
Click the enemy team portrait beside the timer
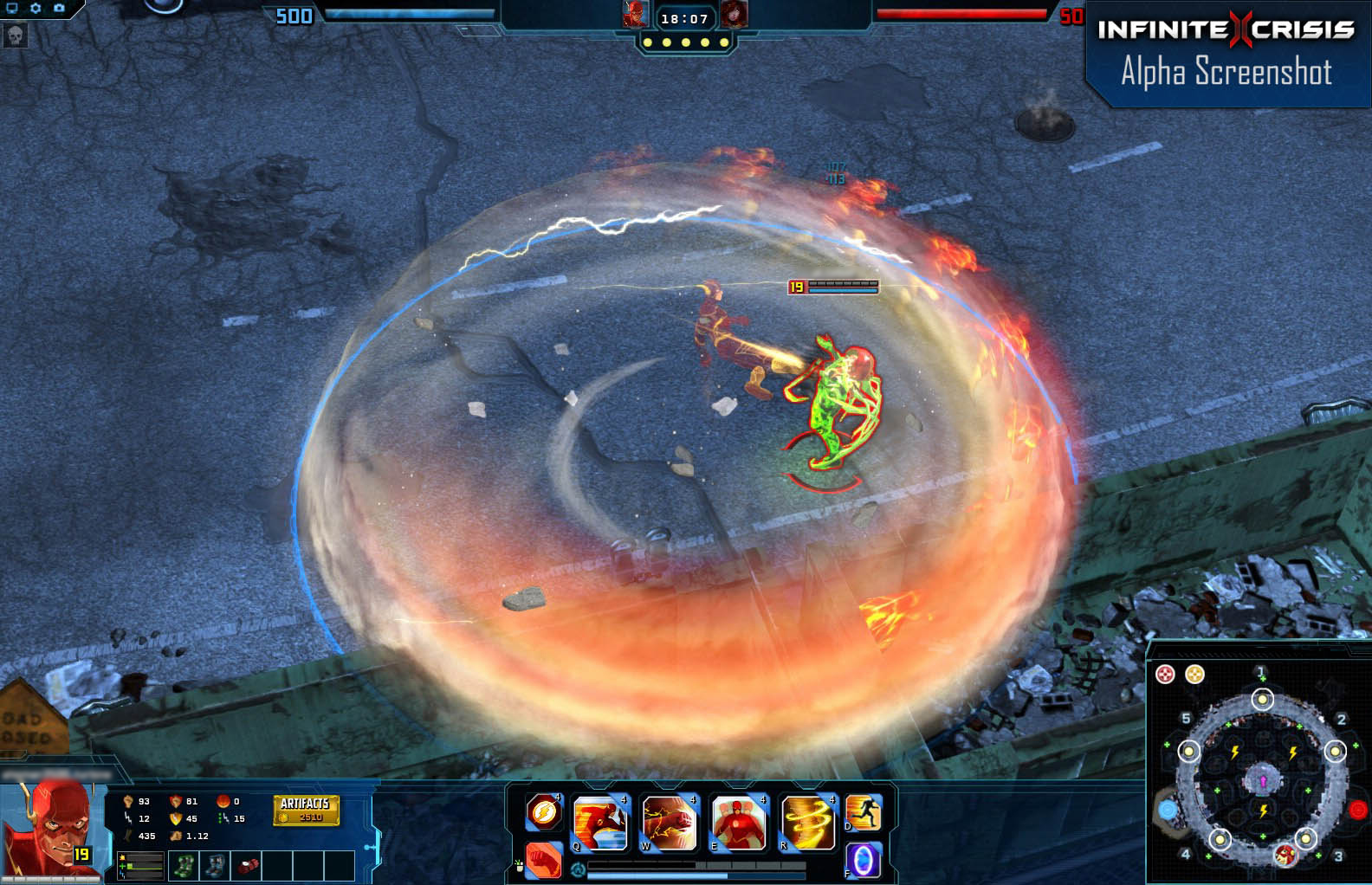click(735, 14)
